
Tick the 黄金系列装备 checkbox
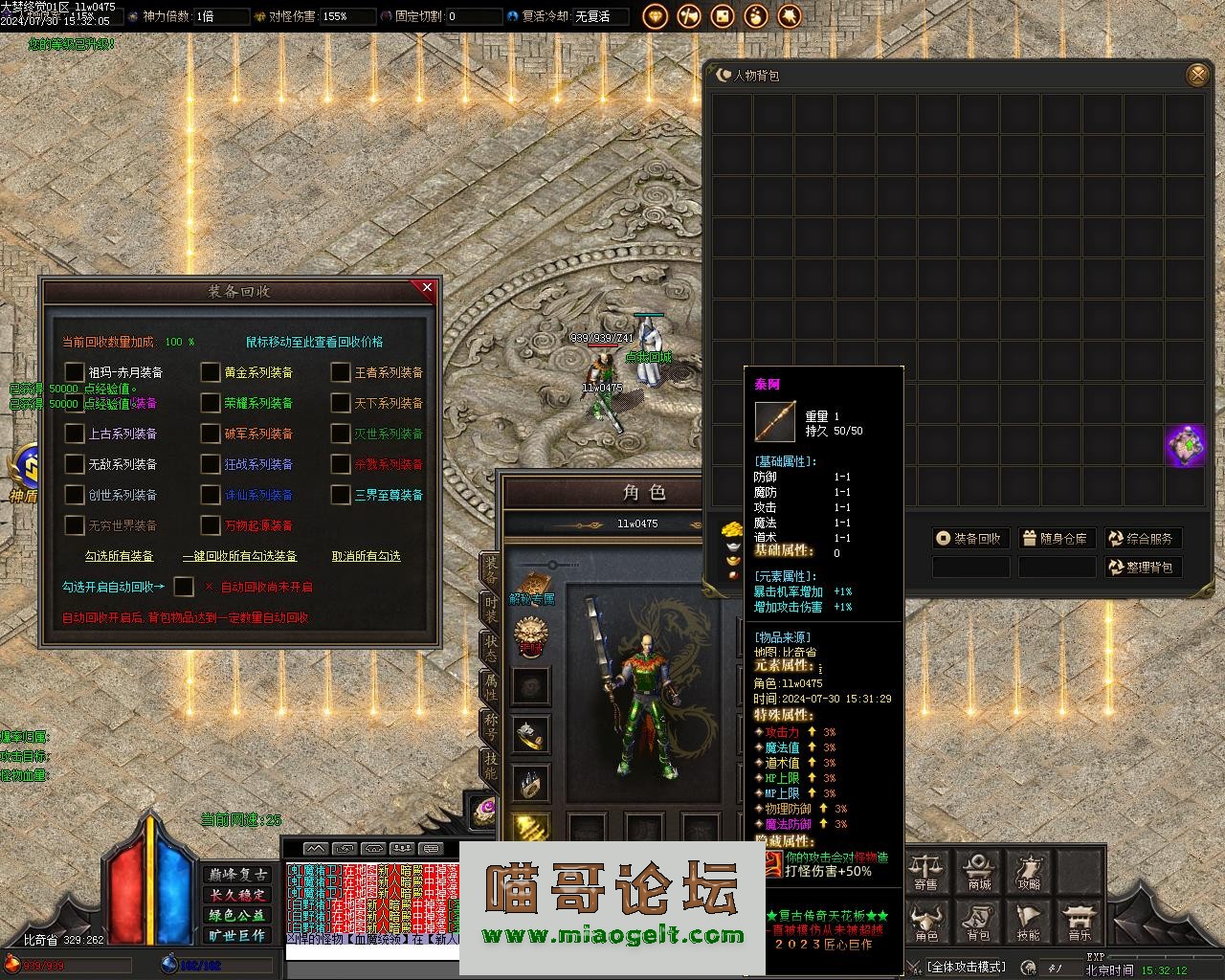pos(211,372)
